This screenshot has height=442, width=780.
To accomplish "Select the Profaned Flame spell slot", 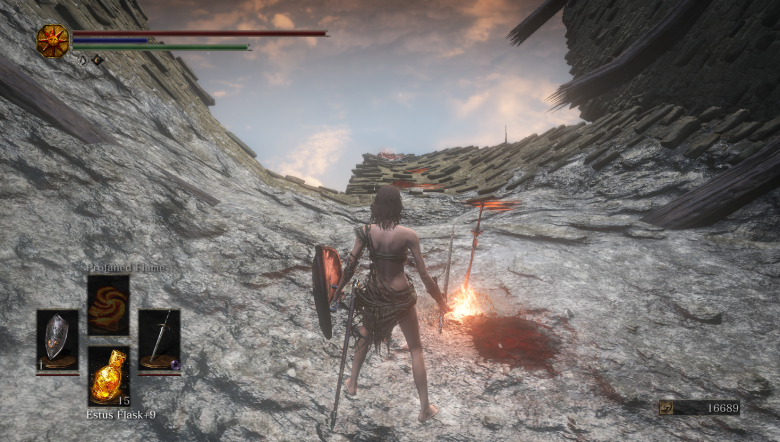I will 108,304.
